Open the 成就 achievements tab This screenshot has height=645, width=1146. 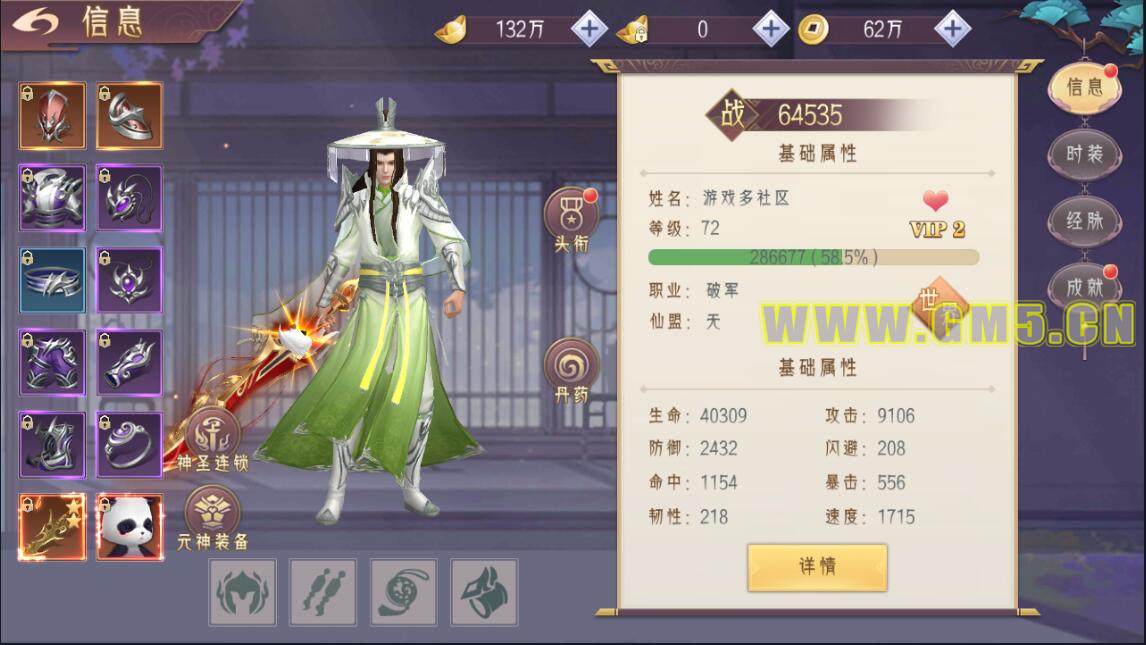coord(1084,288)
